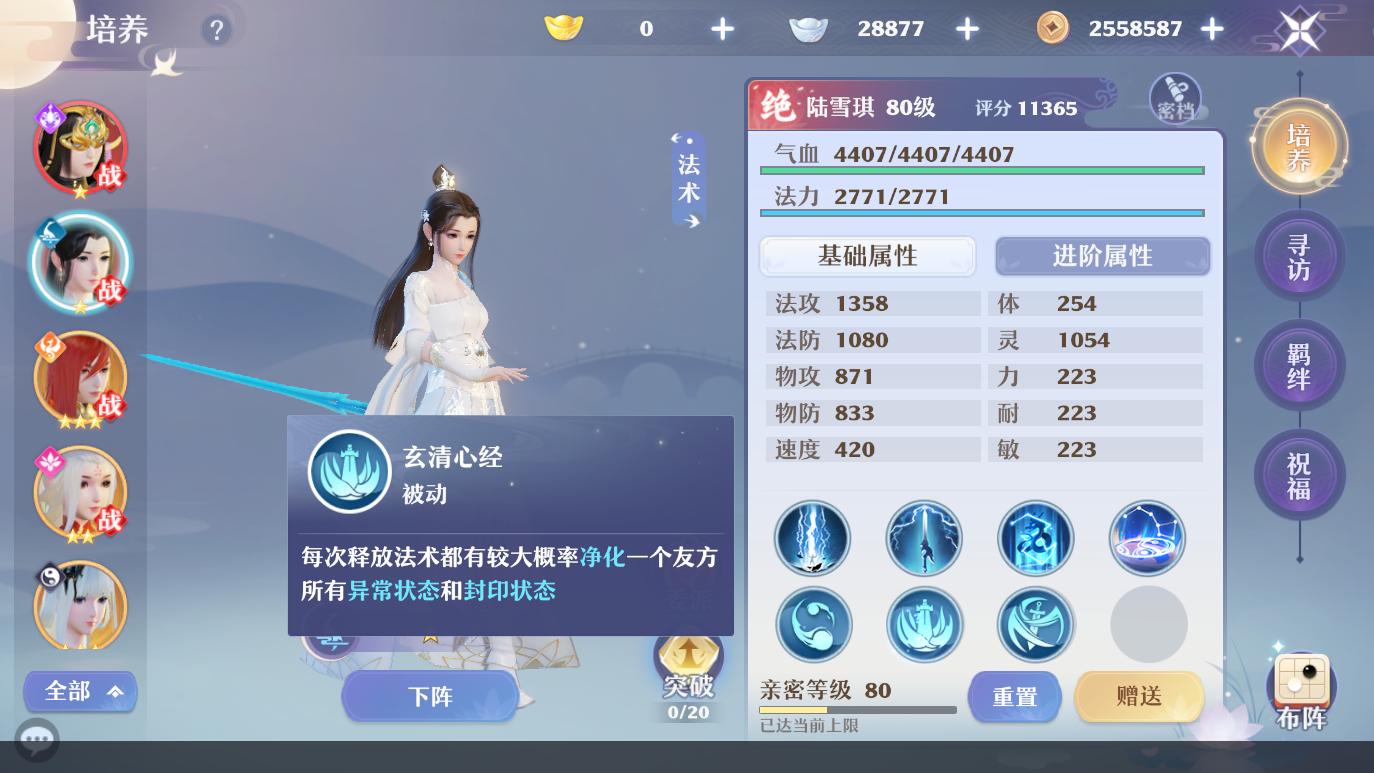Click the help question mark icon
This screenshot has height=773, width=1374.
point(217,29)
